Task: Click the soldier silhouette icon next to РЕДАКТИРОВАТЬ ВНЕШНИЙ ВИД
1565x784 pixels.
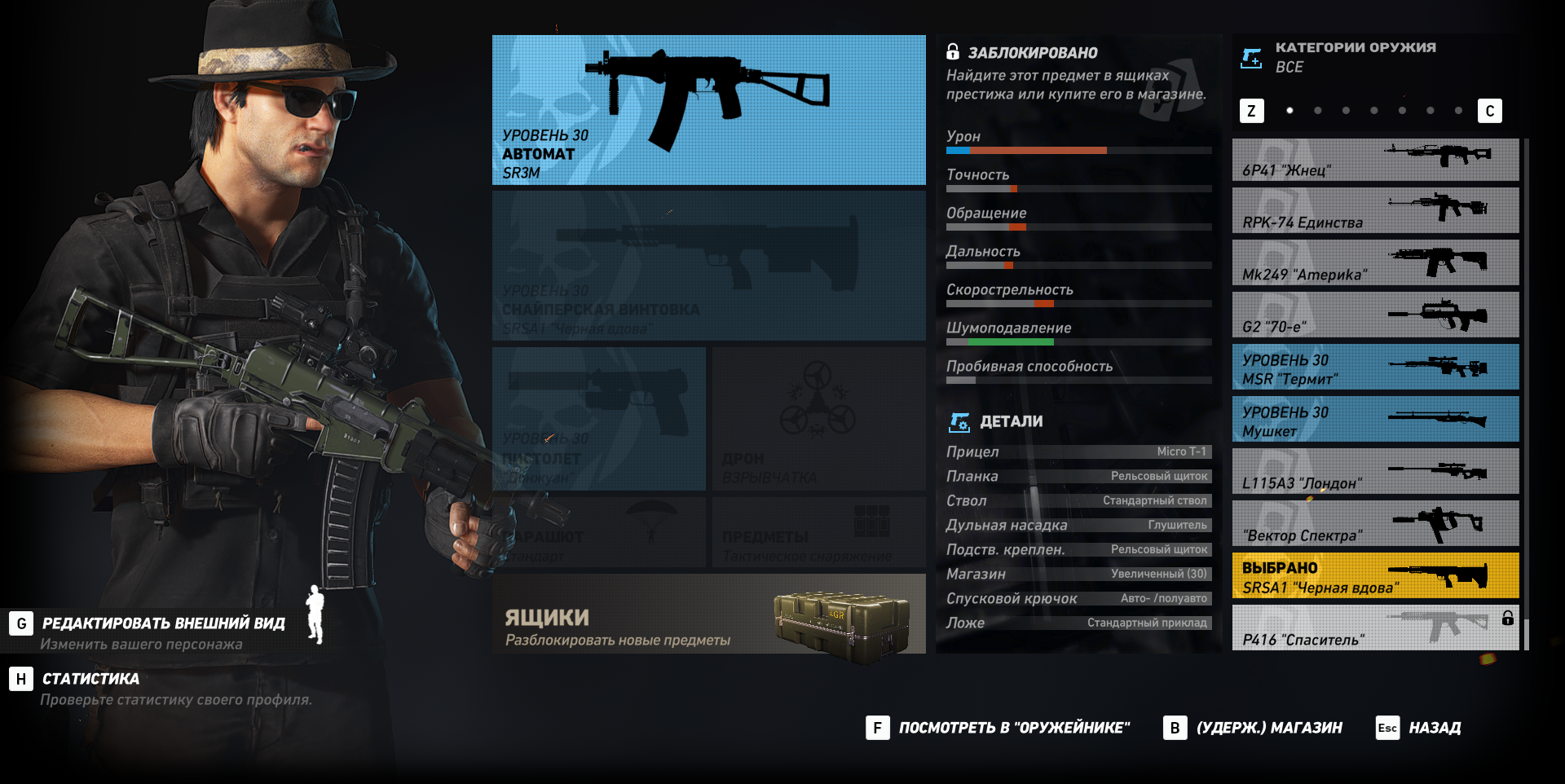Action: coord(314,624)
